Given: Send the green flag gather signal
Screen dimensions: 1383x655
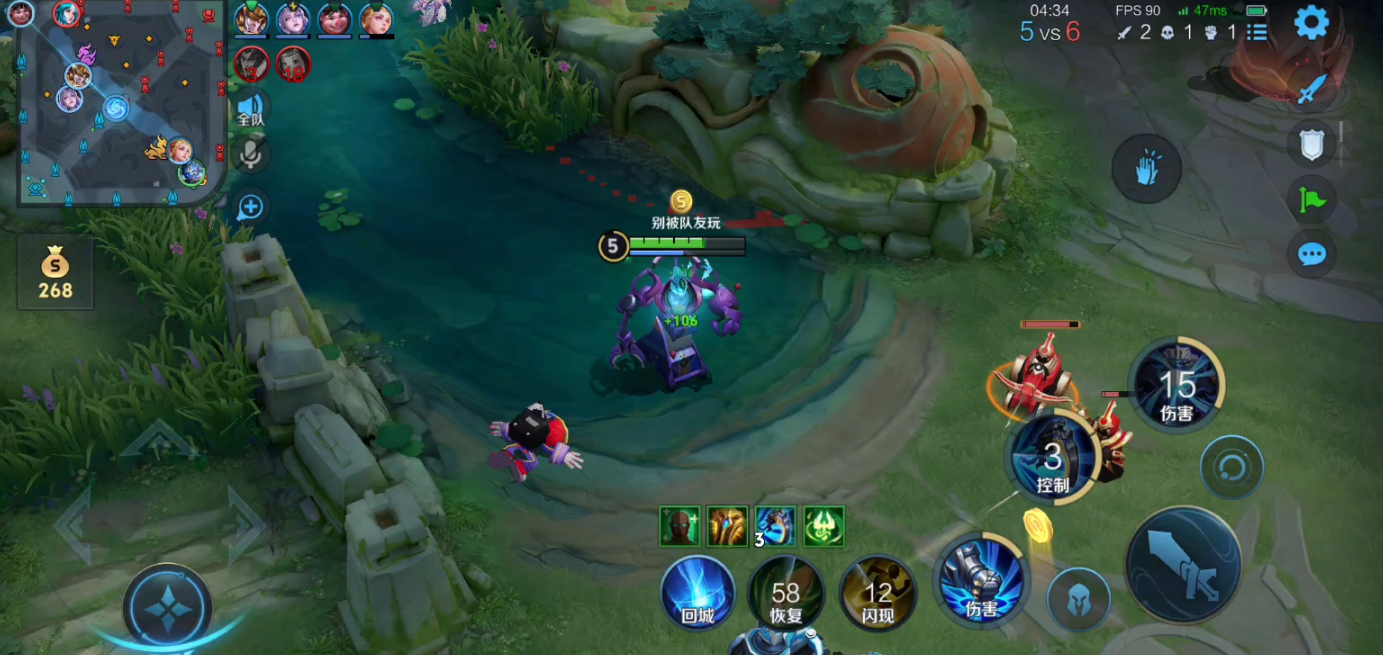Looking at the screenshot, I should pyautogui.click(x=1311, y=200).
